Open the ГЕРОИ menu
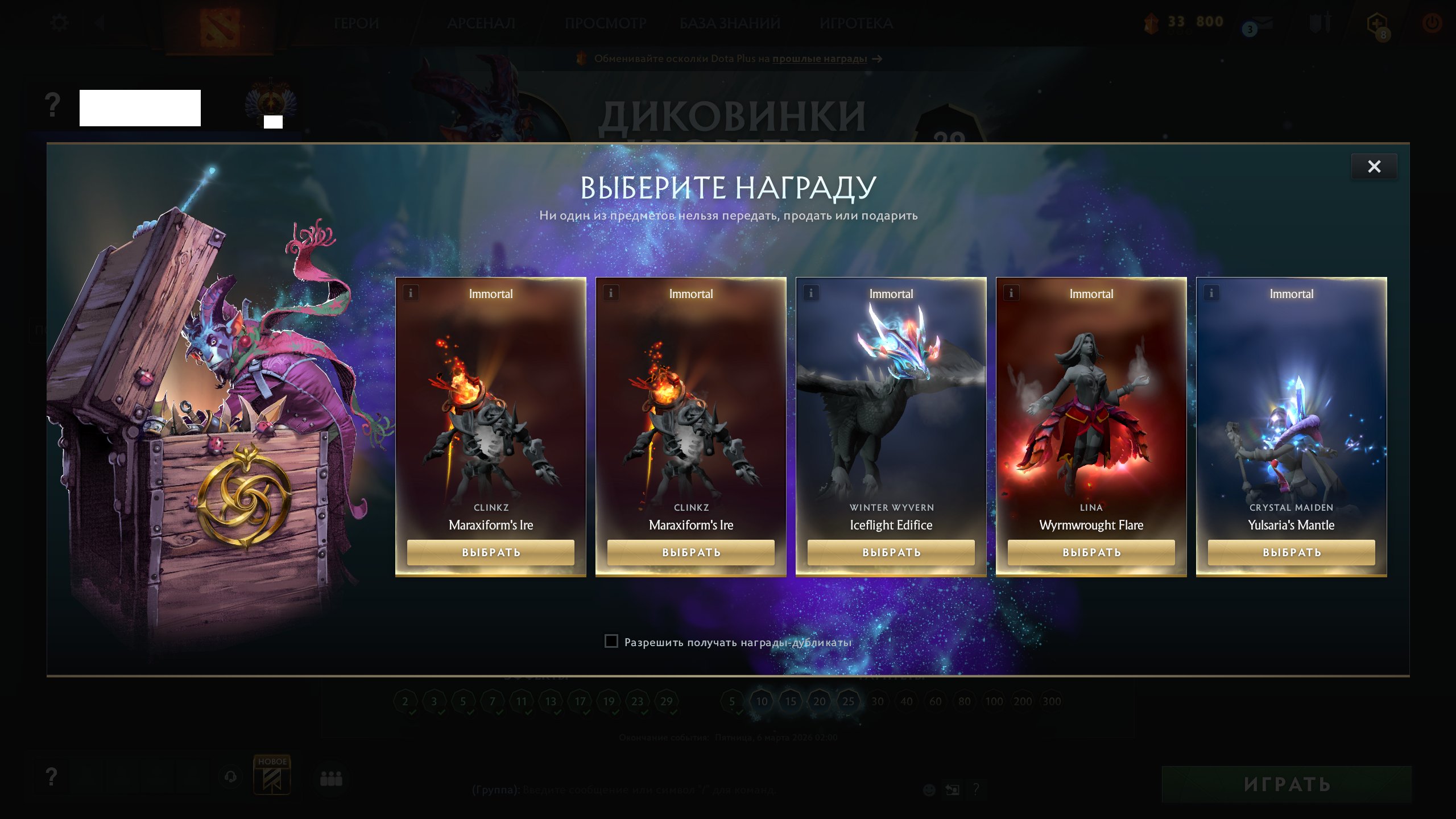This screenshot has width=1456, height=819. click(356, 24)
